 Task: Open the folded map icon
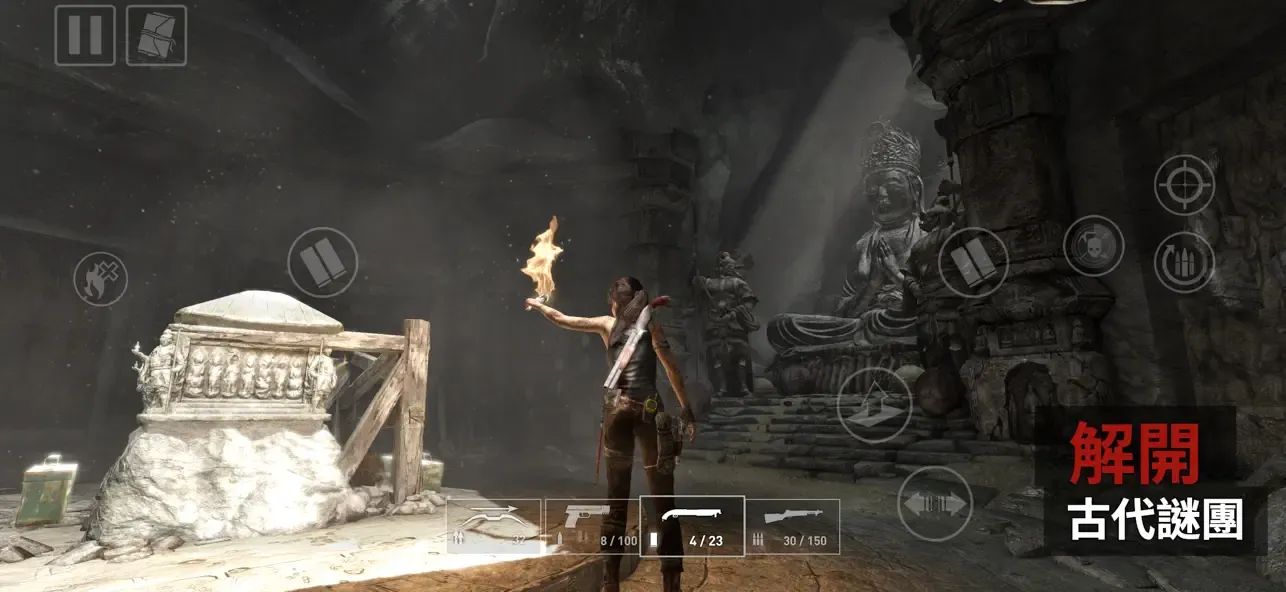pyautogui.click(x=156, y=35)
